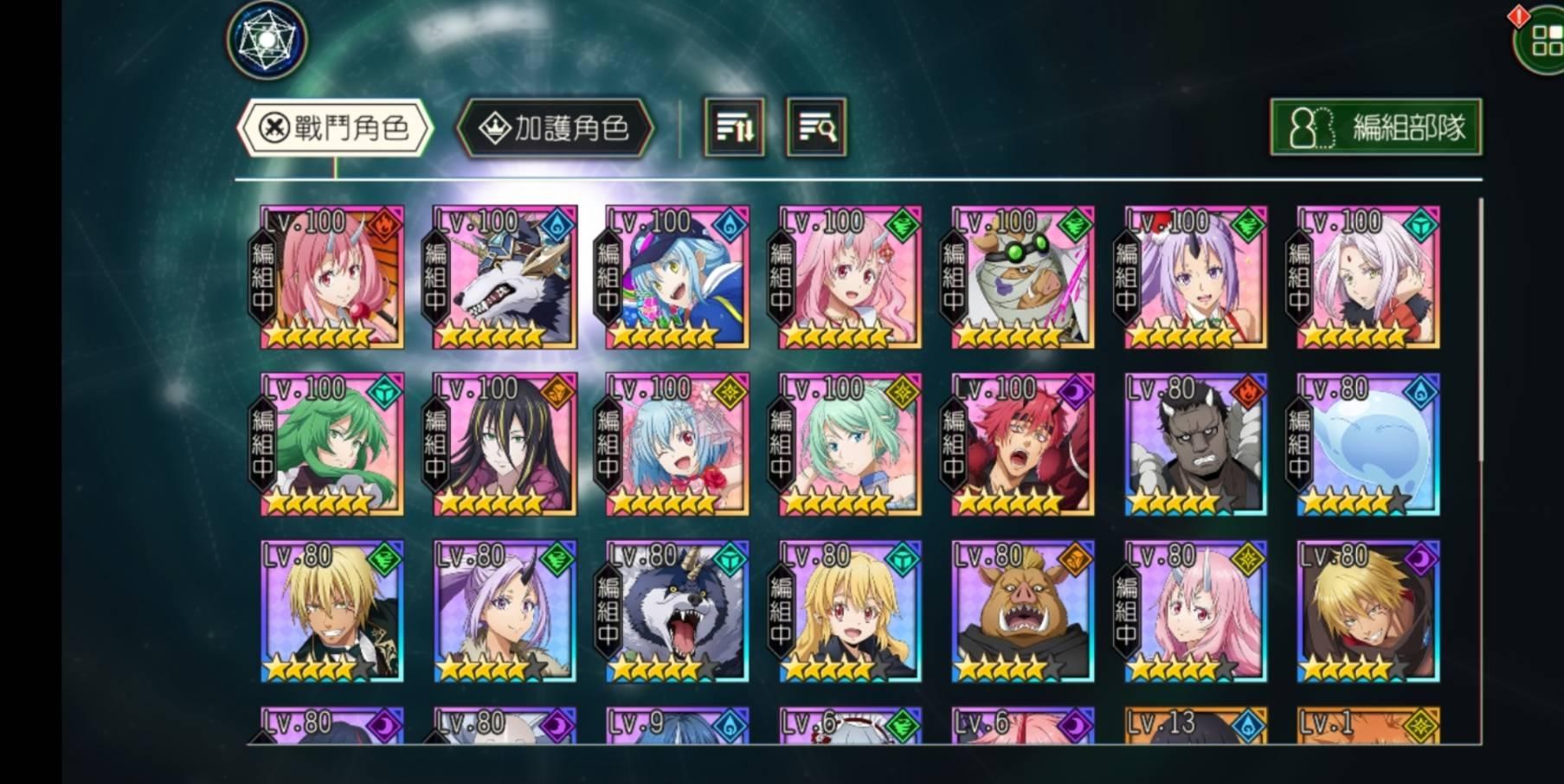Switch to the 戰鬥角色 tab
Screen dimensions: 1564x784
pos(335,128)
